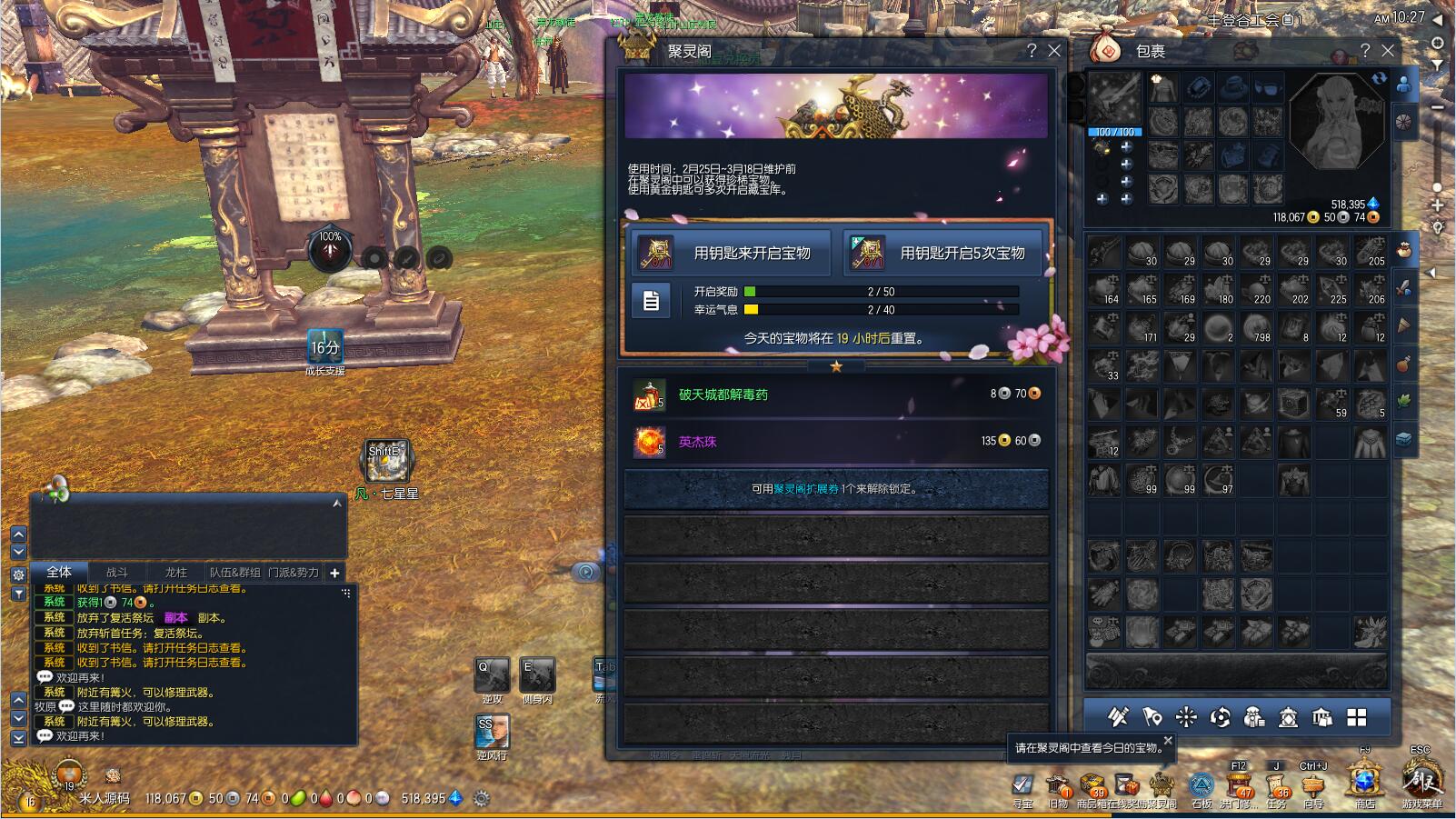Close the 聚灵阁 window

tap(1054, 51)
